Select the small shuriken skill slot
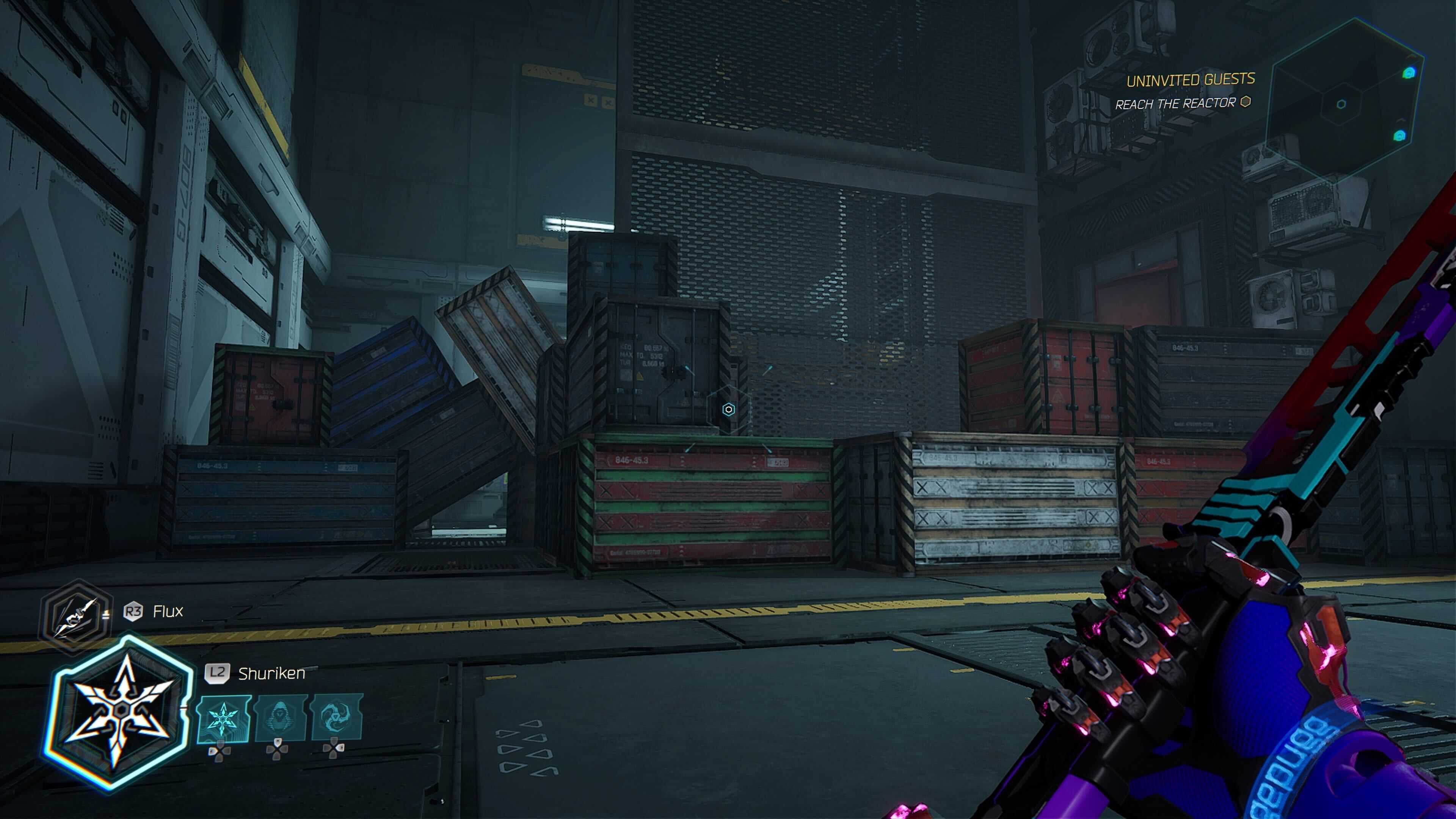This screenshot has height=819, width=1456. point(223,719)
